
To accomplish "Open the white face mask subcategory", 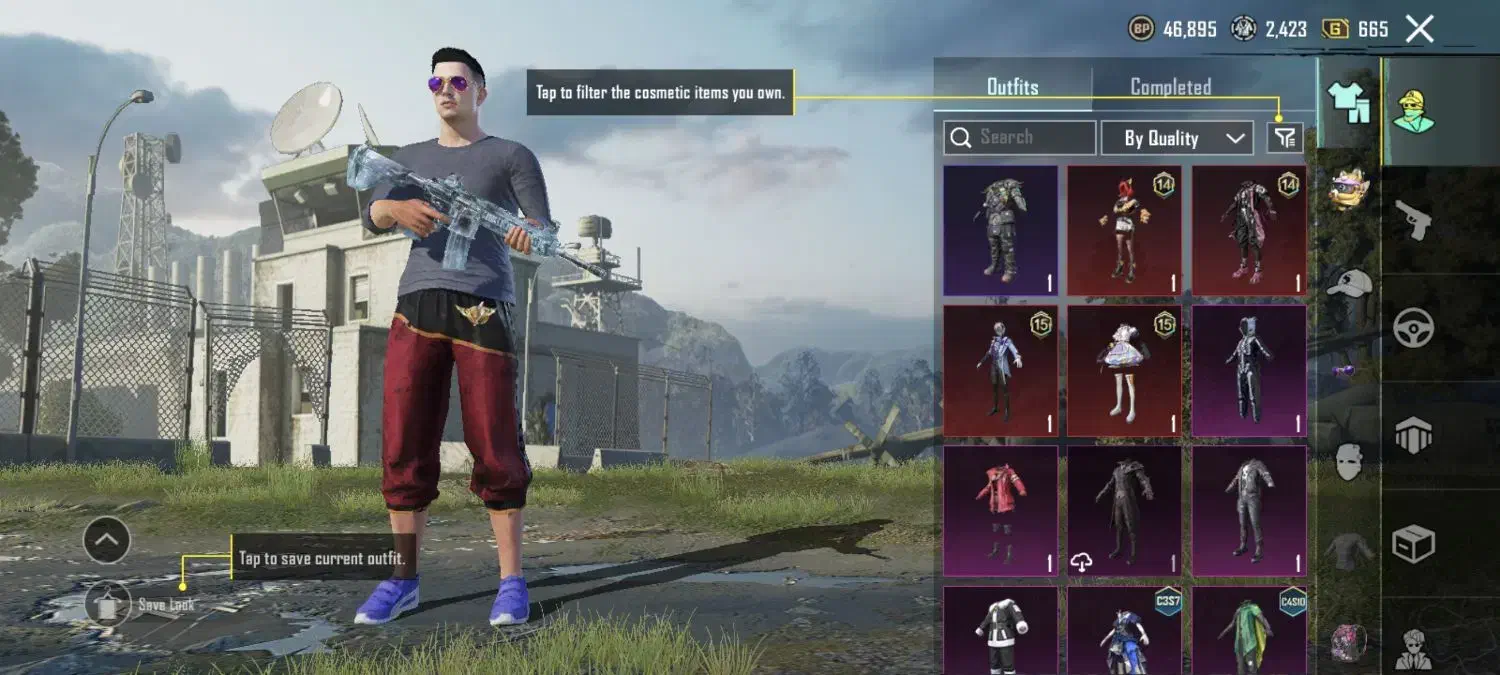I will (x=1349, y=462).
